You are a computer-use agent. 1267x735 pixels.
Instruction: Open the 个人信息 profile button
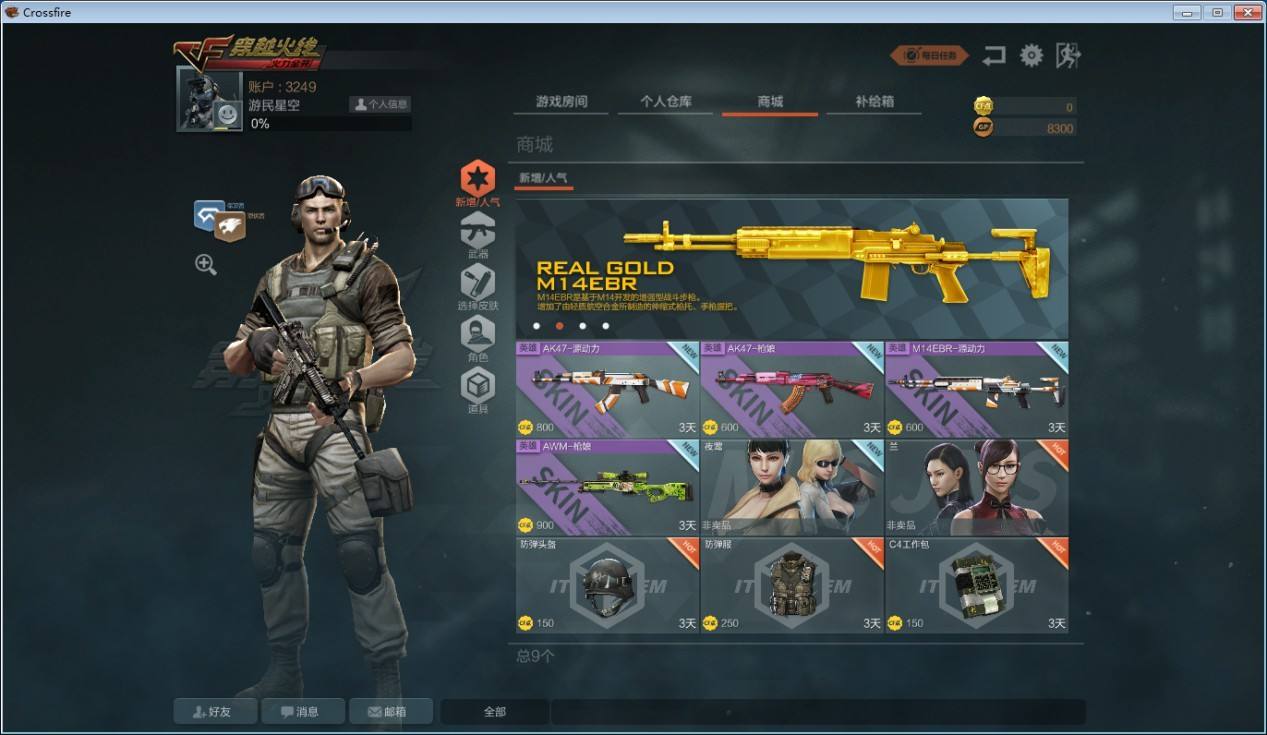tap(380, 104)
